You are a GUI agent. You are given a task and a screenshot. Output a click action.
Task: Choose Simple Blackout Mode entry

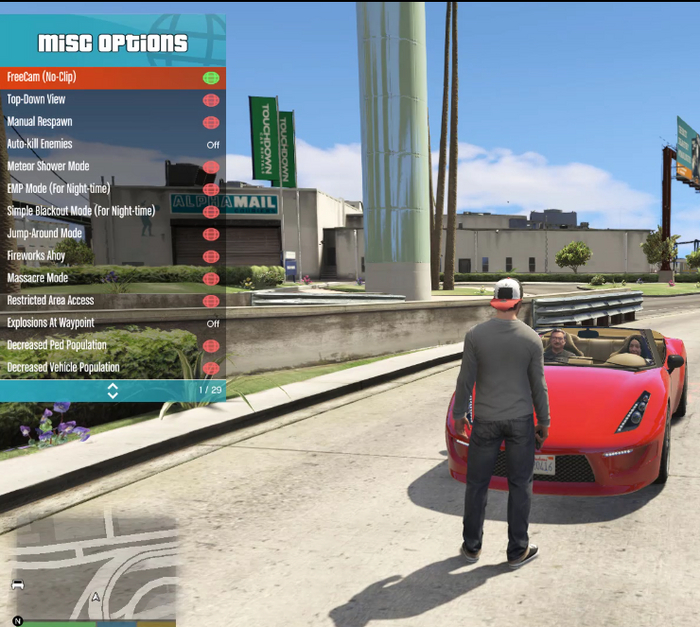[112, 211]
